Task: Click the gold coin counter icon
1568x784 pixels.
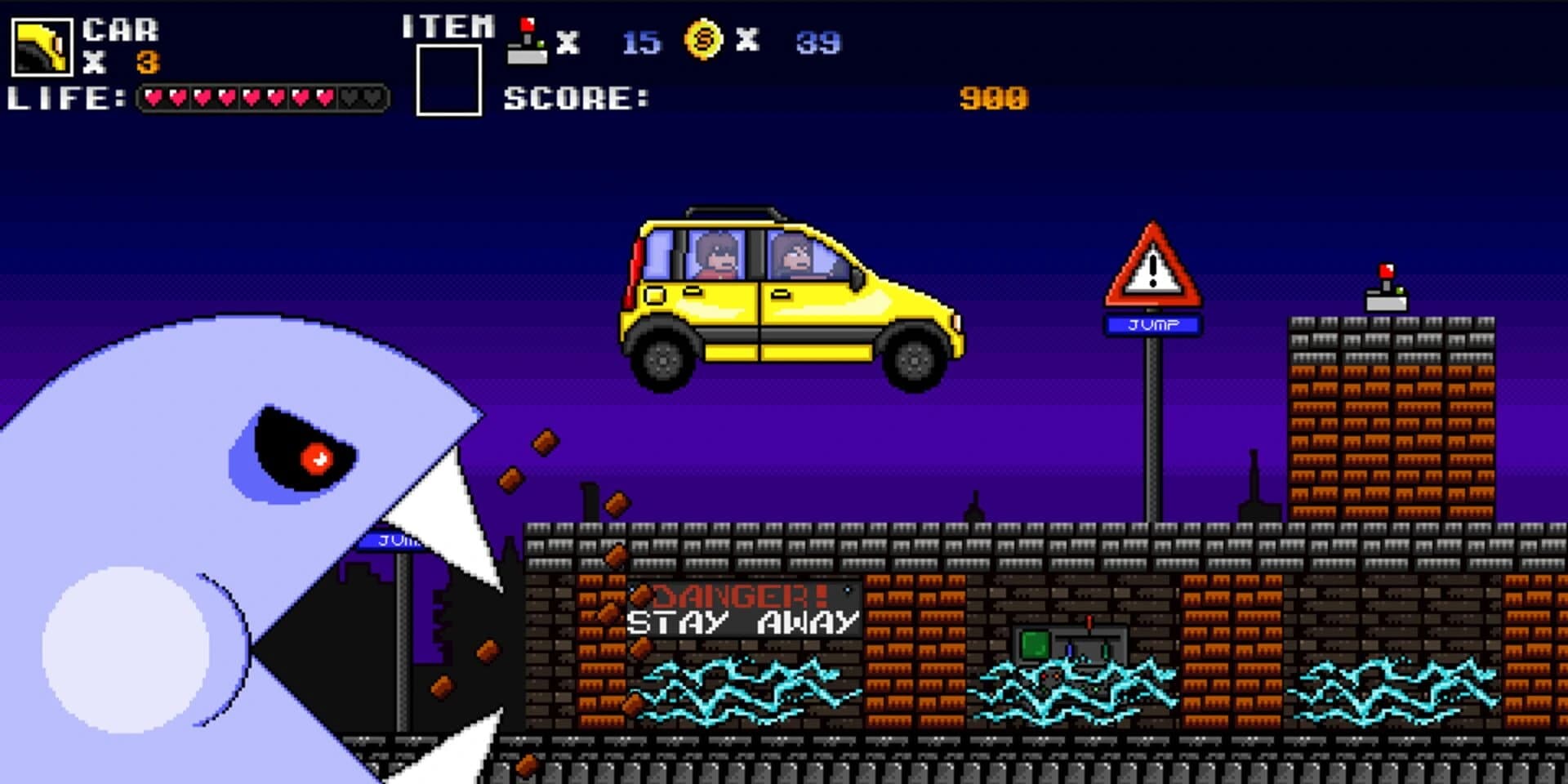Action: tap(704, 38)
